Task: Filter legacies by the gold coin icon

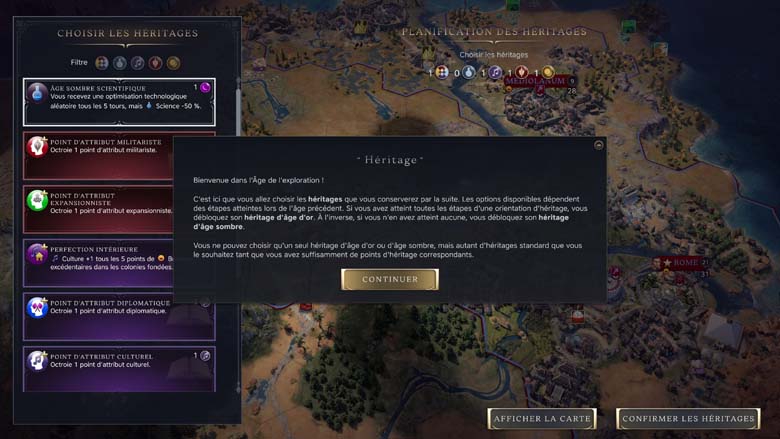Action: pos(173,63)
